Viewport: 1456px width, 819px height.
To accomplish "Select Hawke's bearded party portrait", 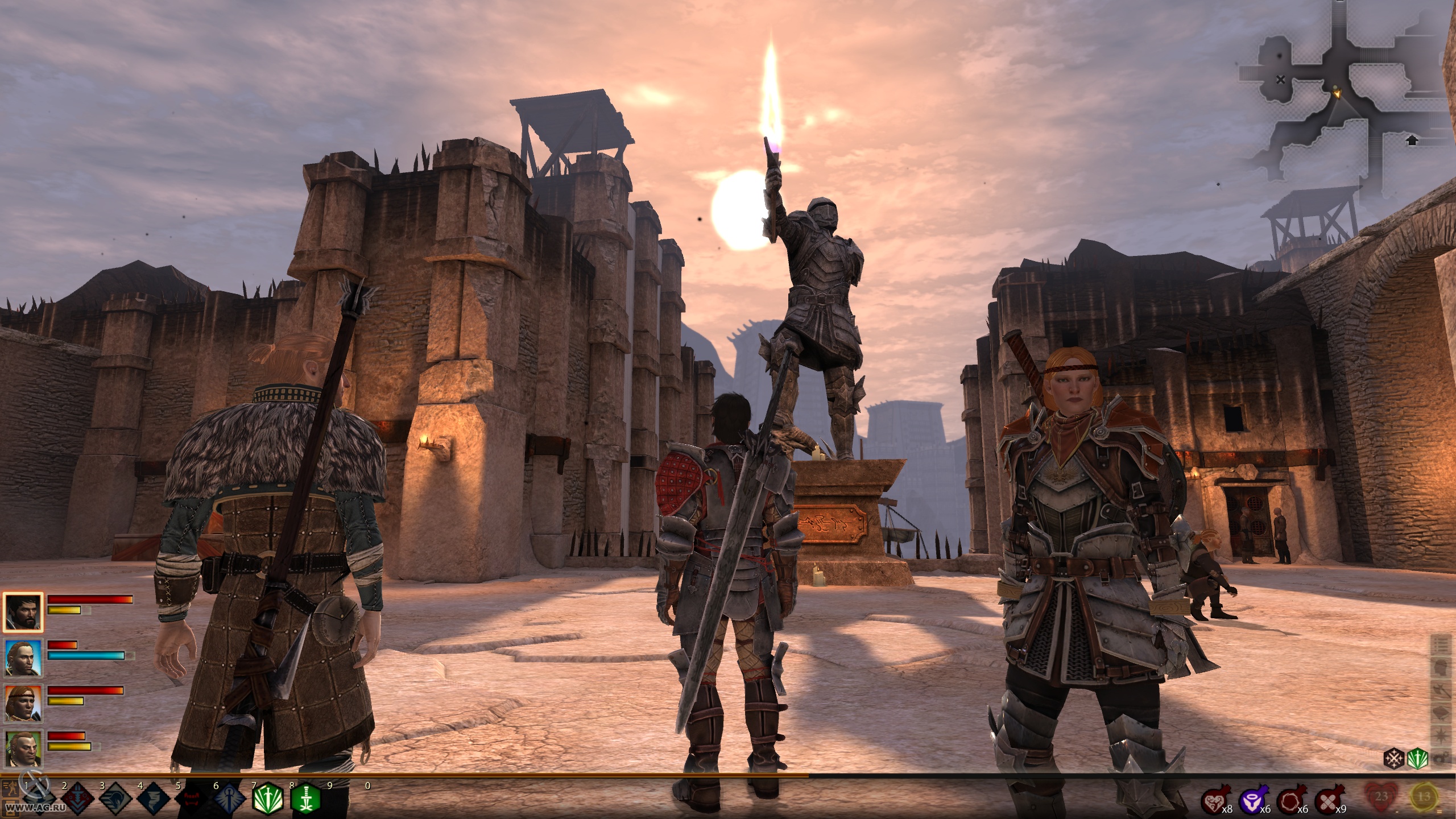I will tap(23, 612).
